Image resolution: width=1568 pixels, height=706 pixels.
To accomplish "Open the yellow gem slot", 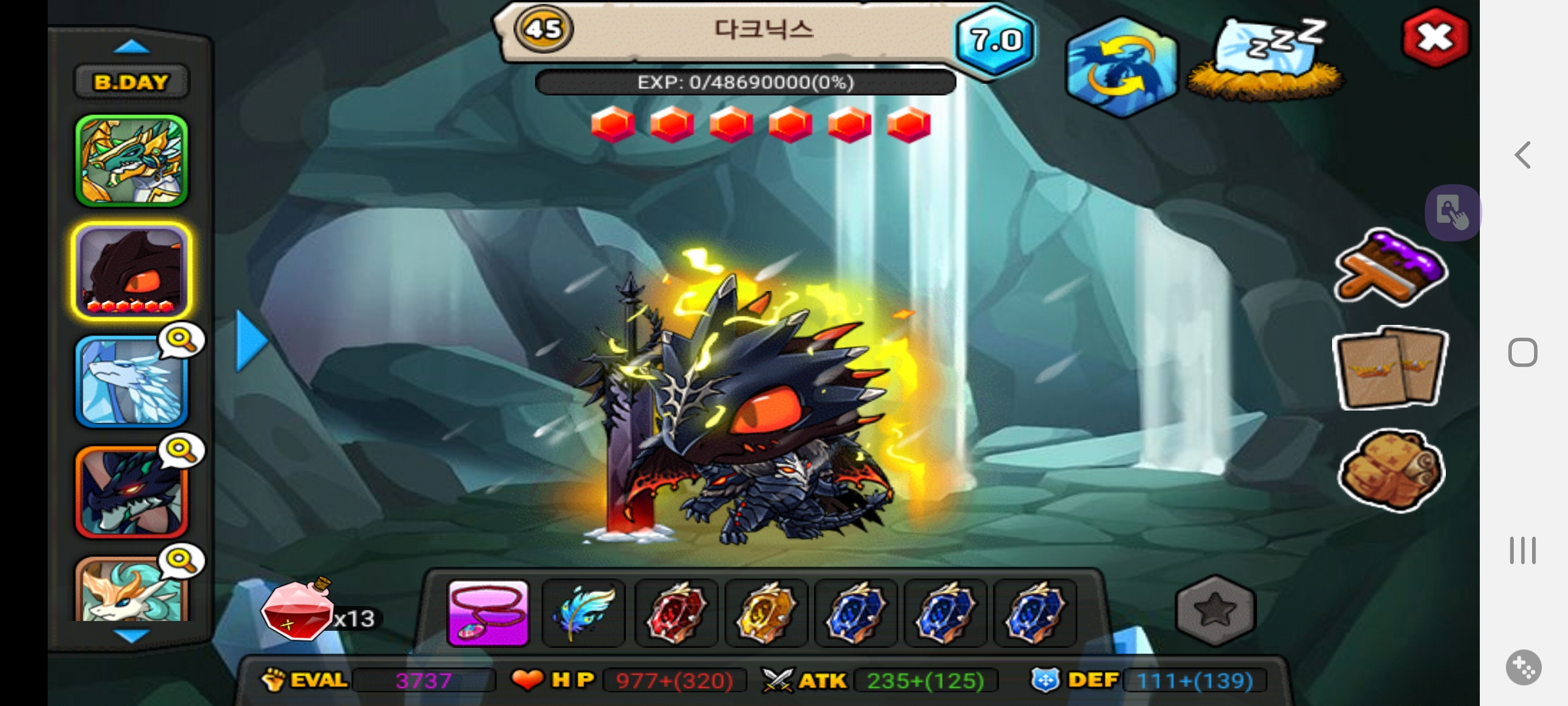I will click(766, 613).
